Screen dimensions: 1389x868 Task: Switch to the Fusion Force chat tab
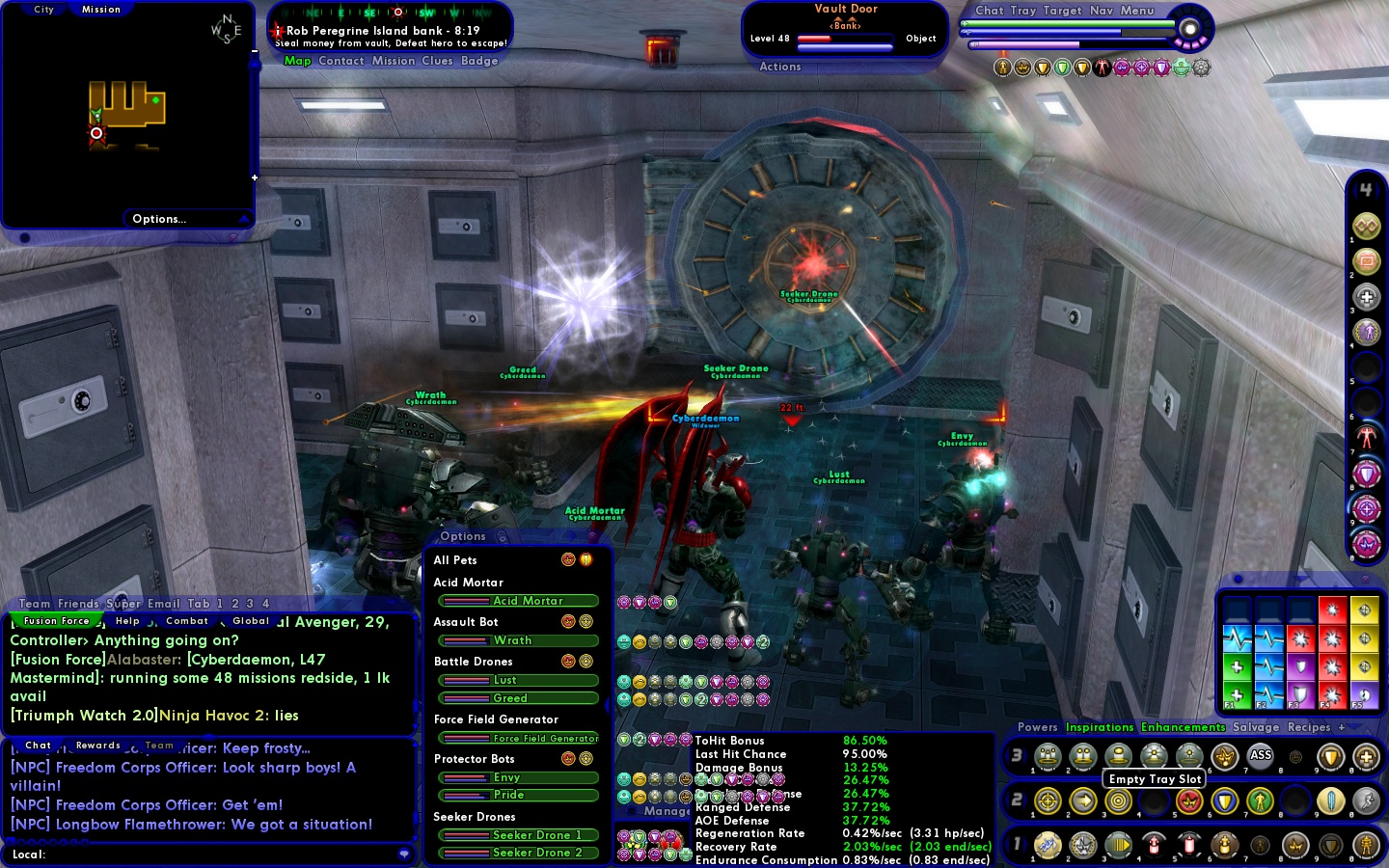pyautogui.click(x=56, y=621)
